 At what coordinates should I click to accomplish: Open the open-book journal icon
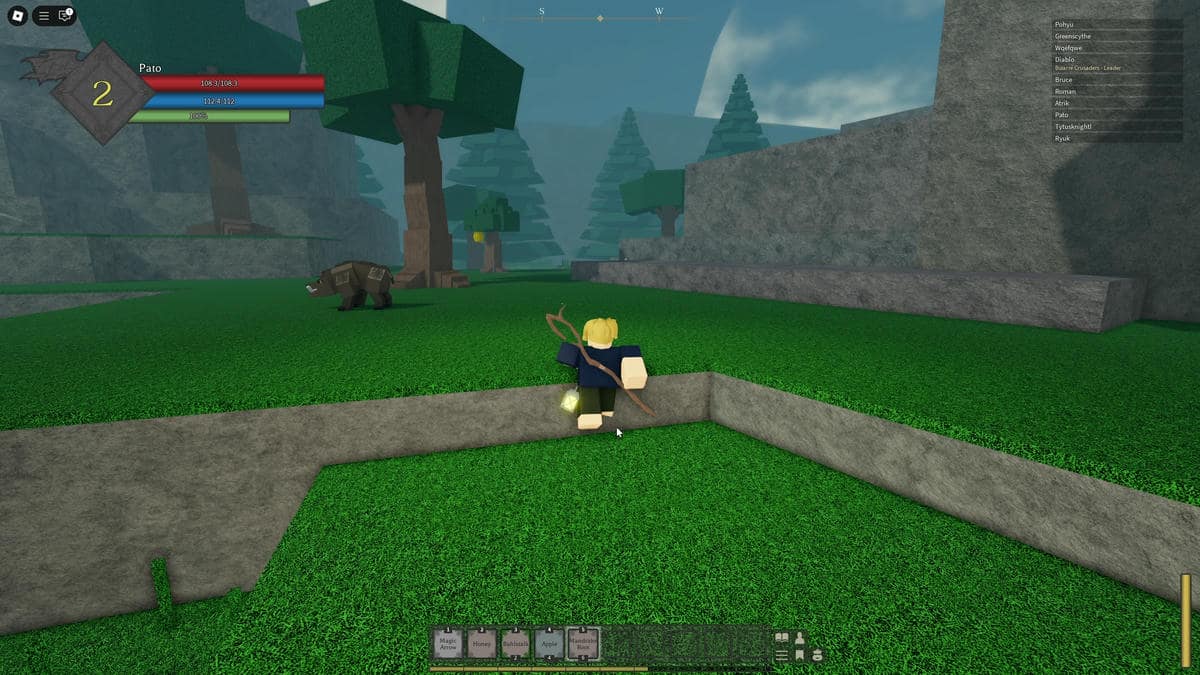pos(782,638)
